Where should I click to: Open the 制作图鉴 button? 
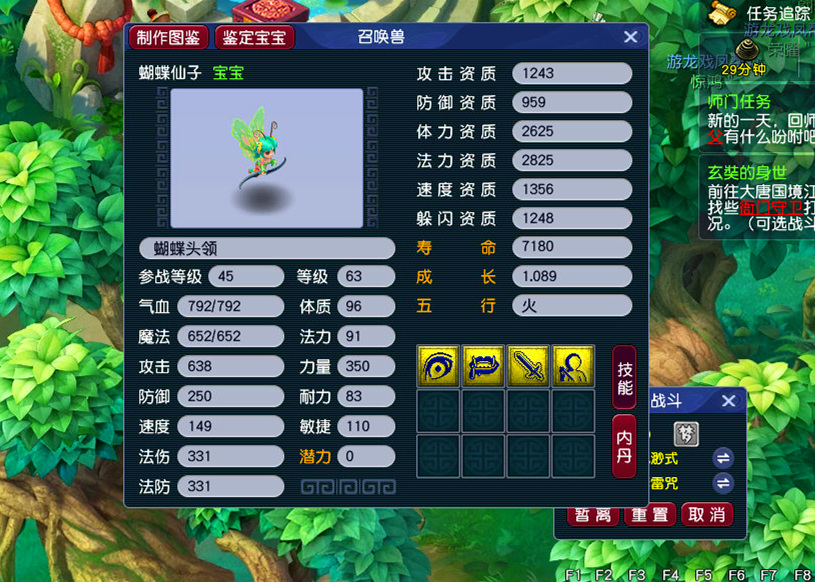(x=168, y=38)
